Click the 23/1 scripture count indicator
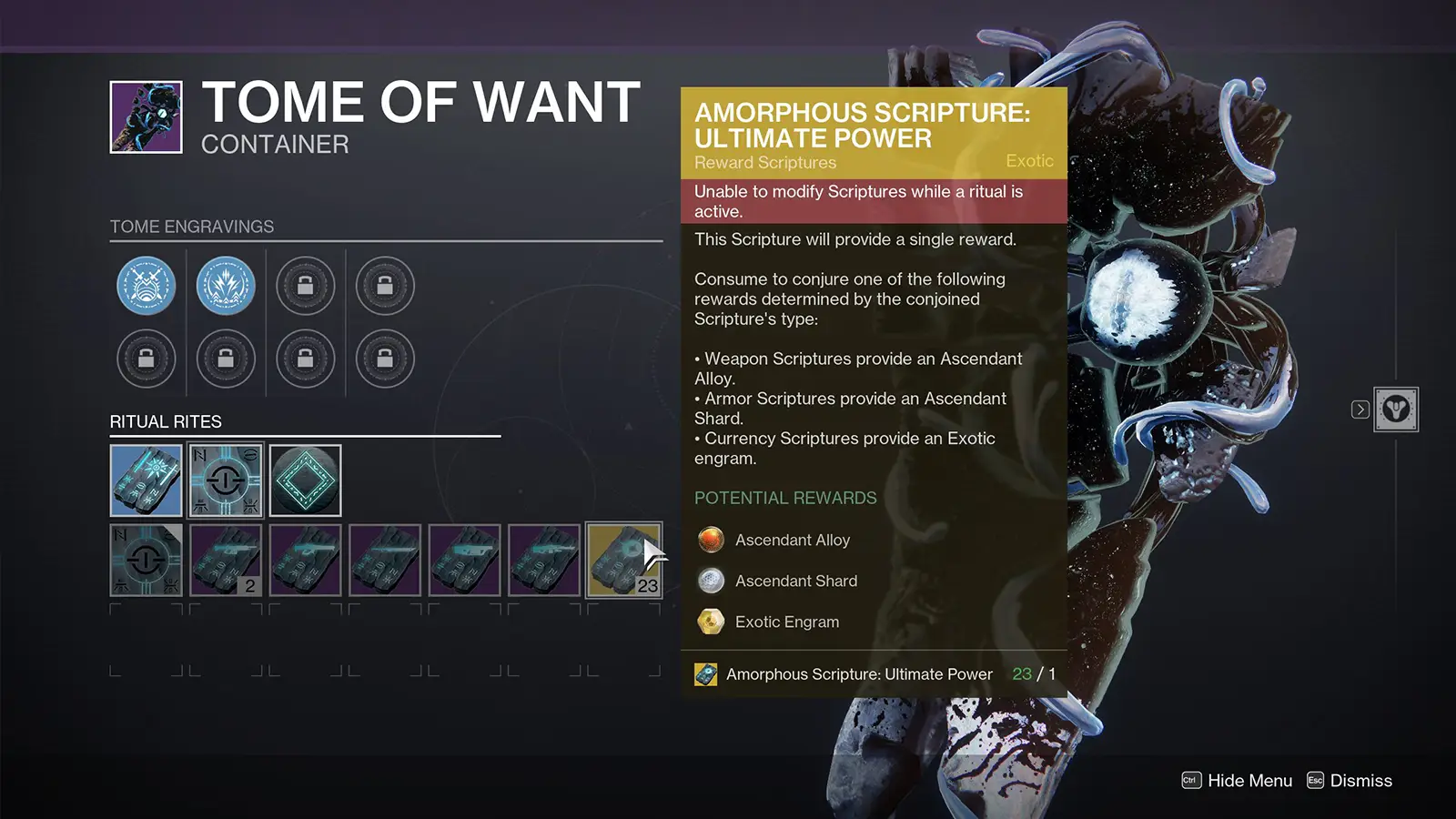 point(1036,674)
